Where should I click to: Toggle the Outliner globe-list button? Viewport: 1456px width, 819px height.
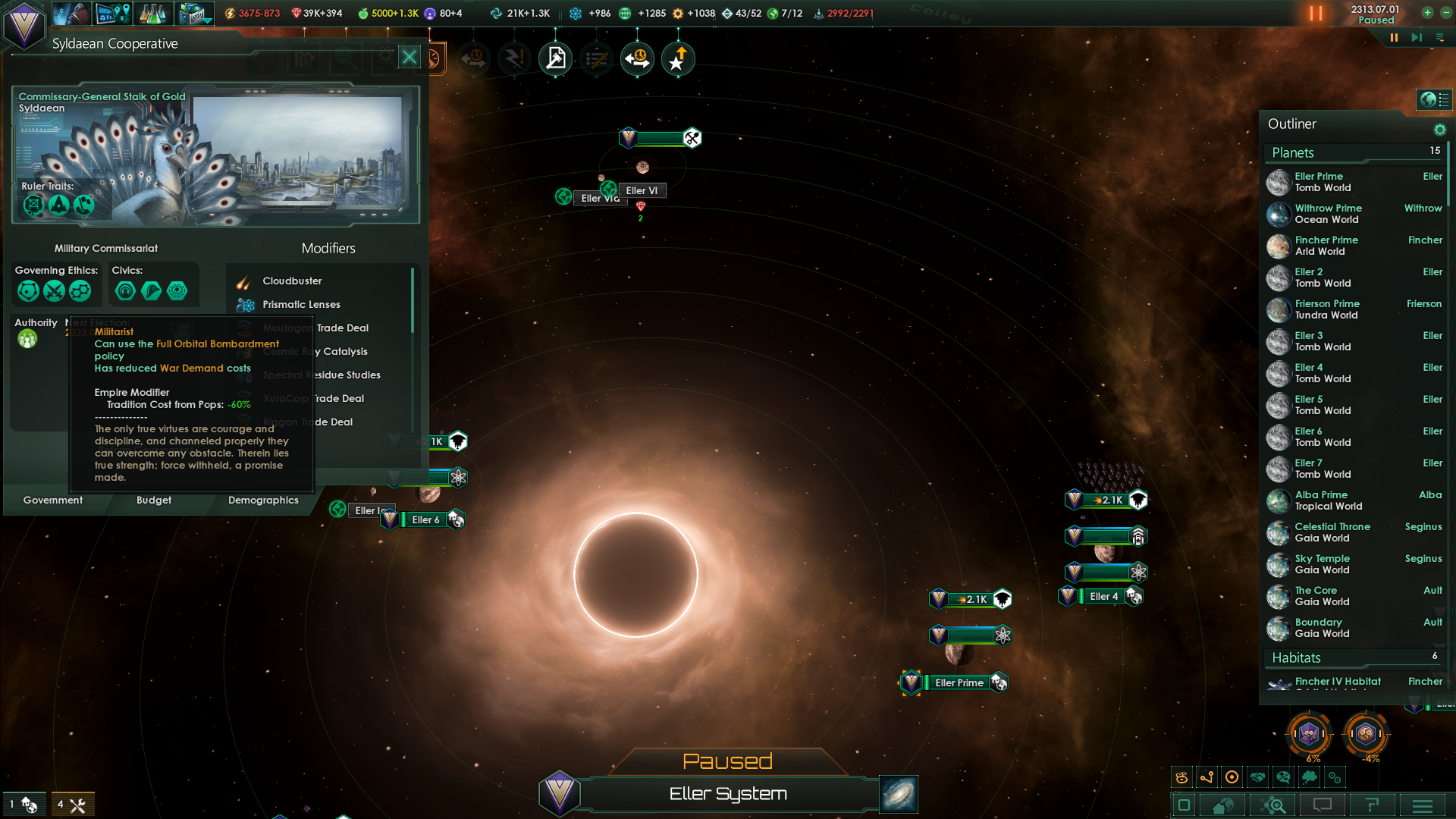pos(1434,99)
